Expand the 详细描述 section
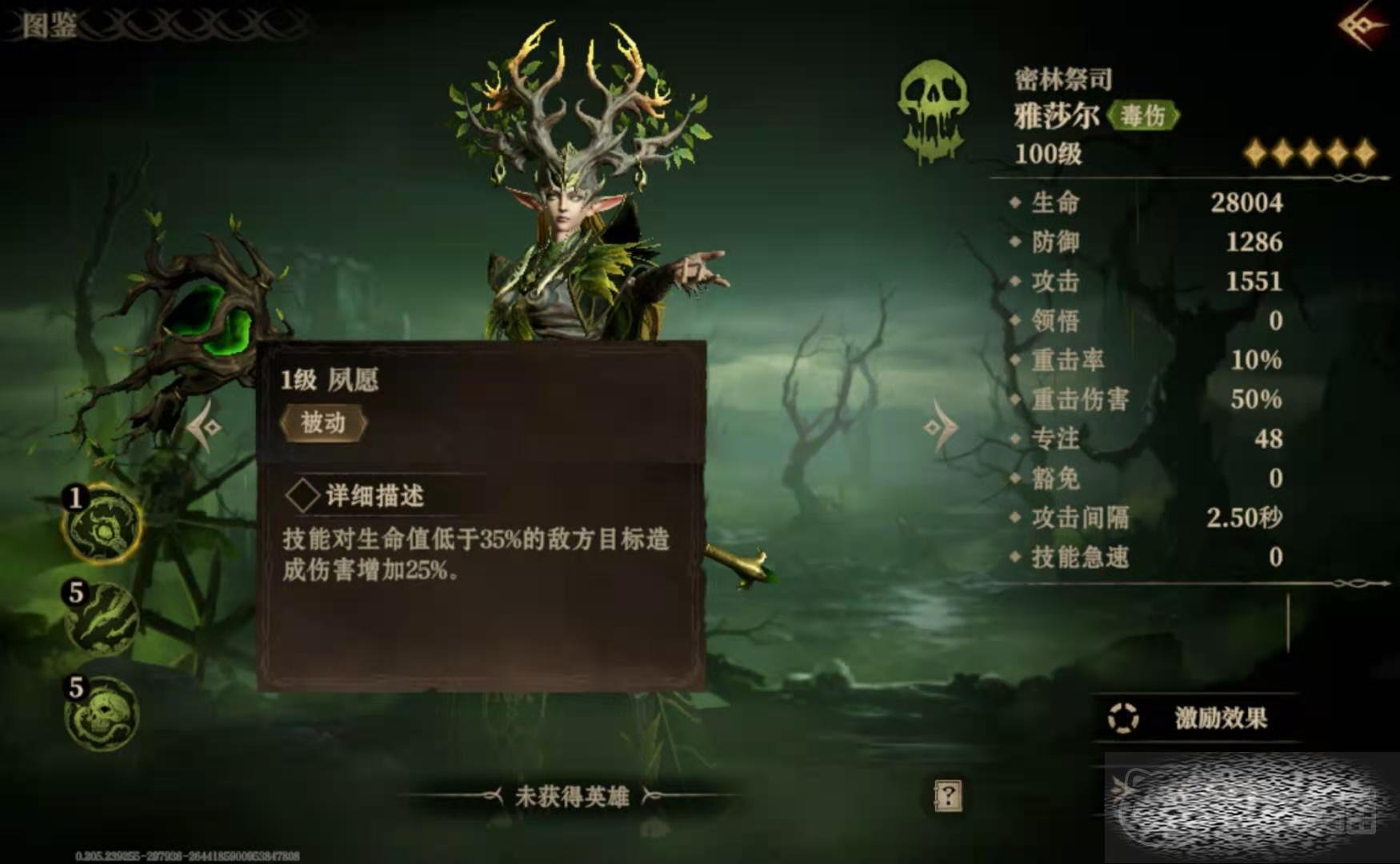The width and height of the screenshot is (1400, 864). (356, 496)
